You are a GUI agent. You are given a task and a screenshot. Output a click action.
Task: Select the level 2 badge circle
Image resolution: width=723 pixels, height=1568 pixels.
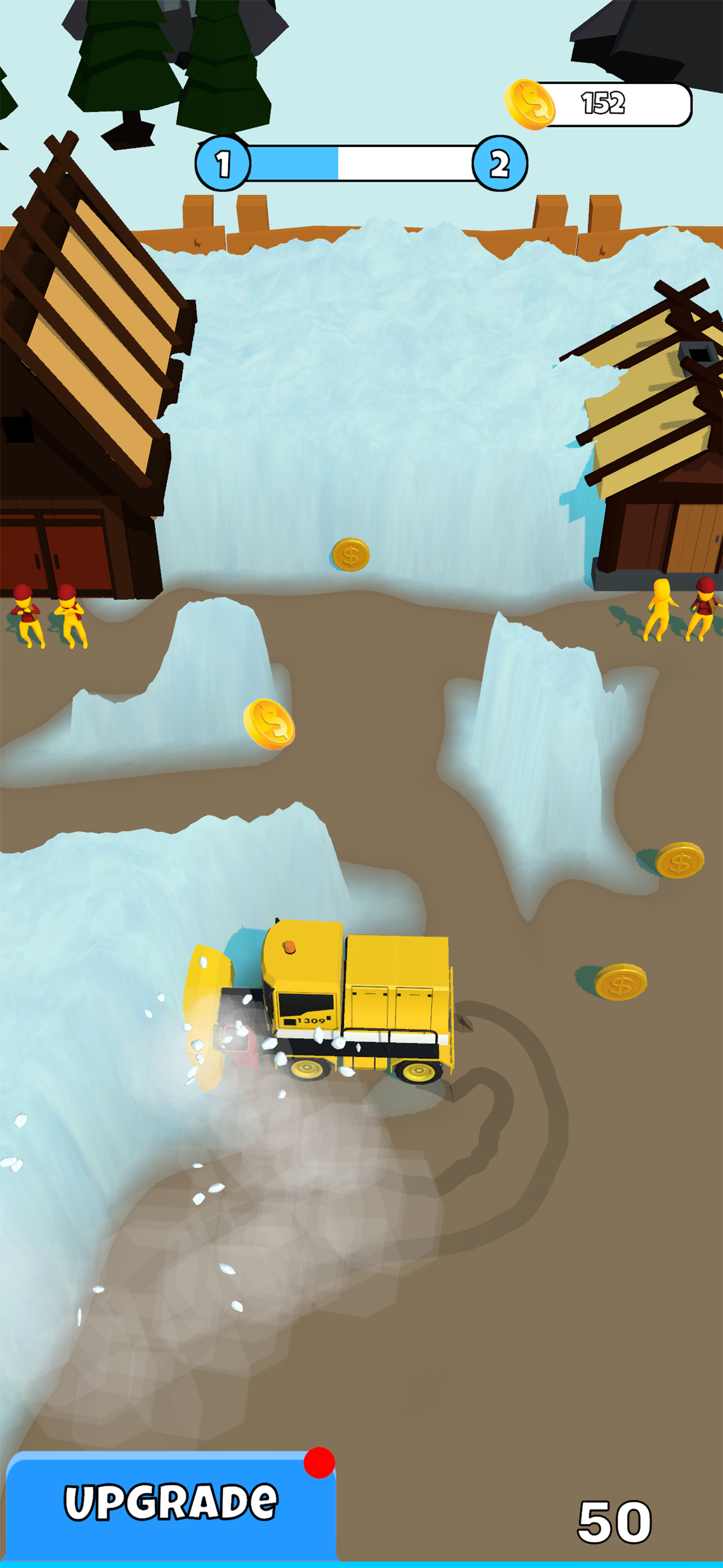[x=499, y=163]
